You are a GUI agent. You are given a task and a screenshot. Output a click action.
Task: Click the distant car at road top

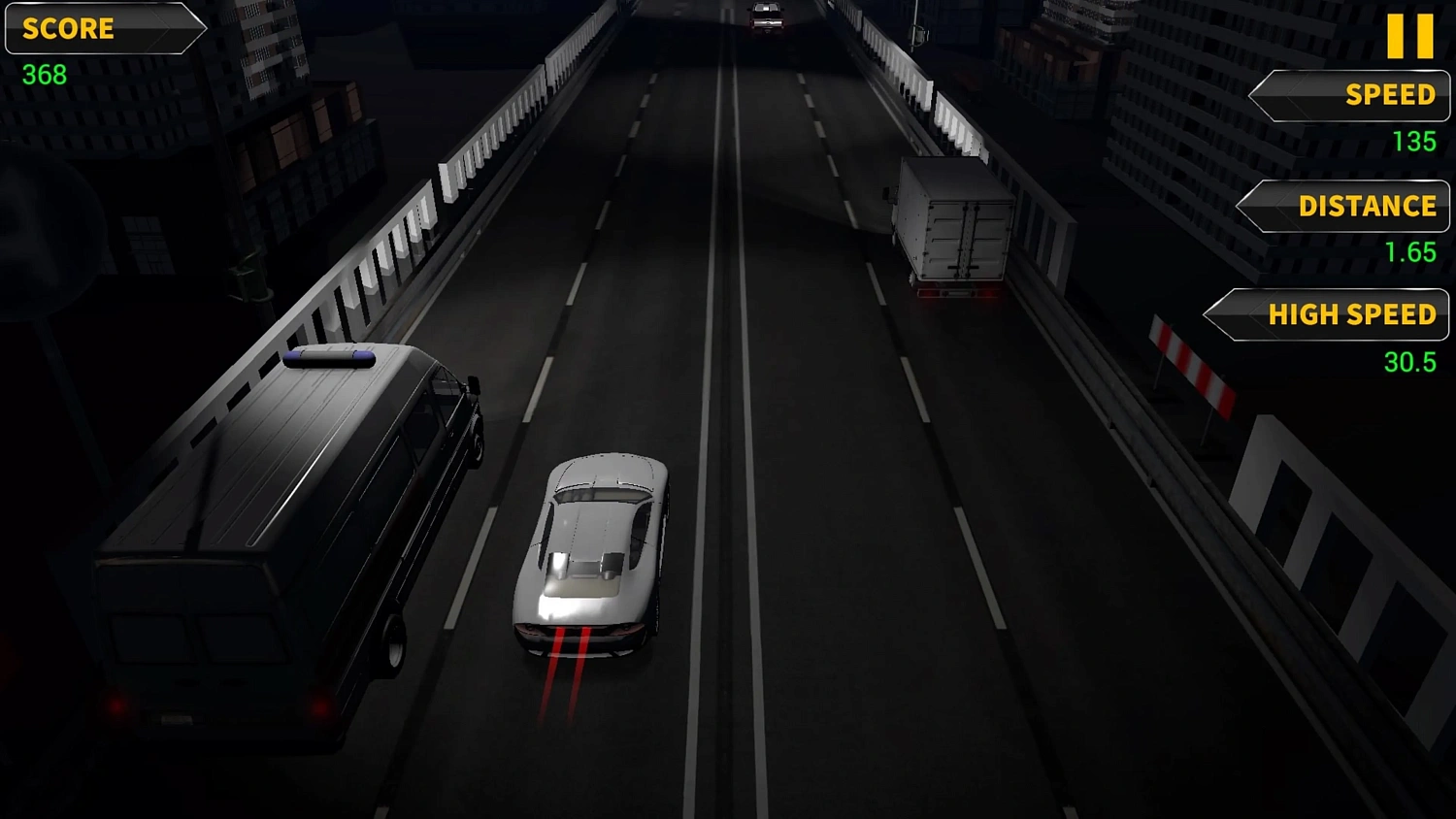[766, 15]
